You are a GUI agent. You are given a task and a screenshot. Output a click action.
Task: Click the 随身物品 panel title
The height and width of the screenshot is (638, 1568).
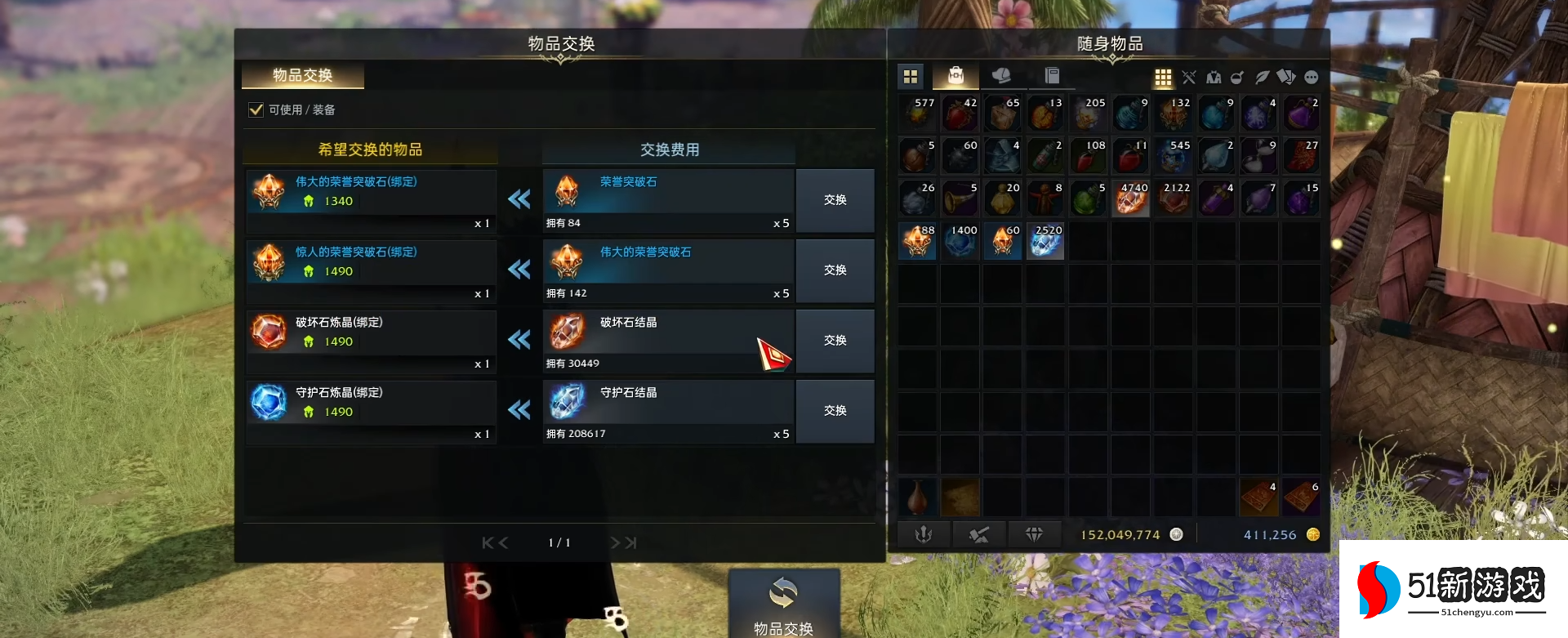pos(1108,44)
